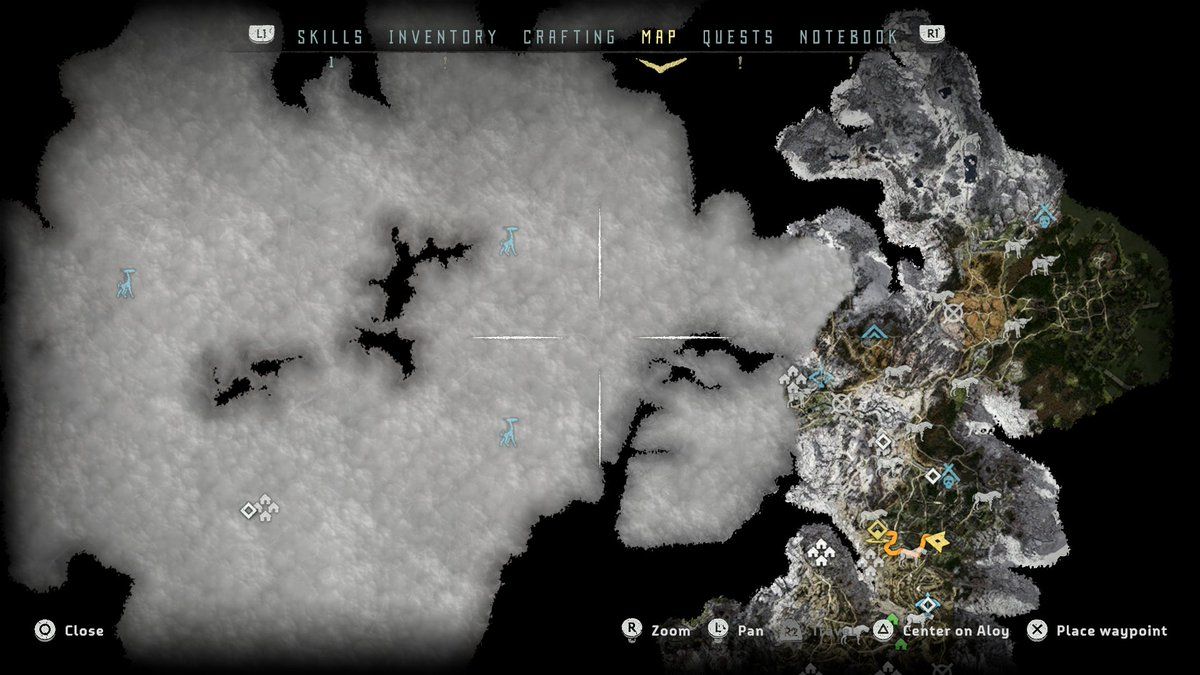This screenshot has height=675, width=1200.
Task: Select the yellow active quest diamond marker
Action: coord(877,529)
